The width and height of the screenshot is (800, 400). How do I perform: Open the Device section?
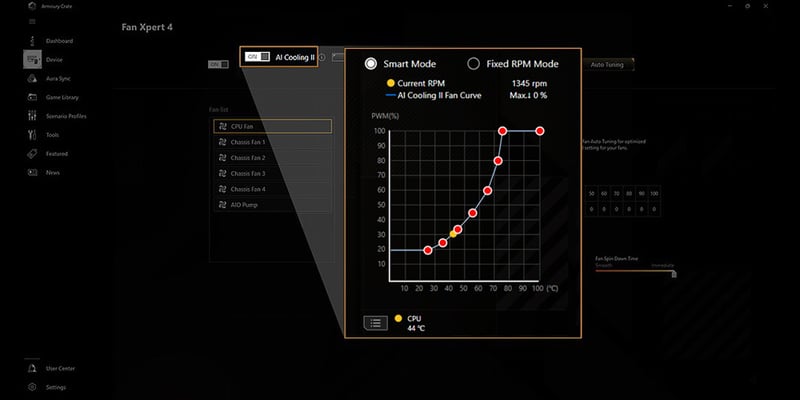[x=54, y=59]
